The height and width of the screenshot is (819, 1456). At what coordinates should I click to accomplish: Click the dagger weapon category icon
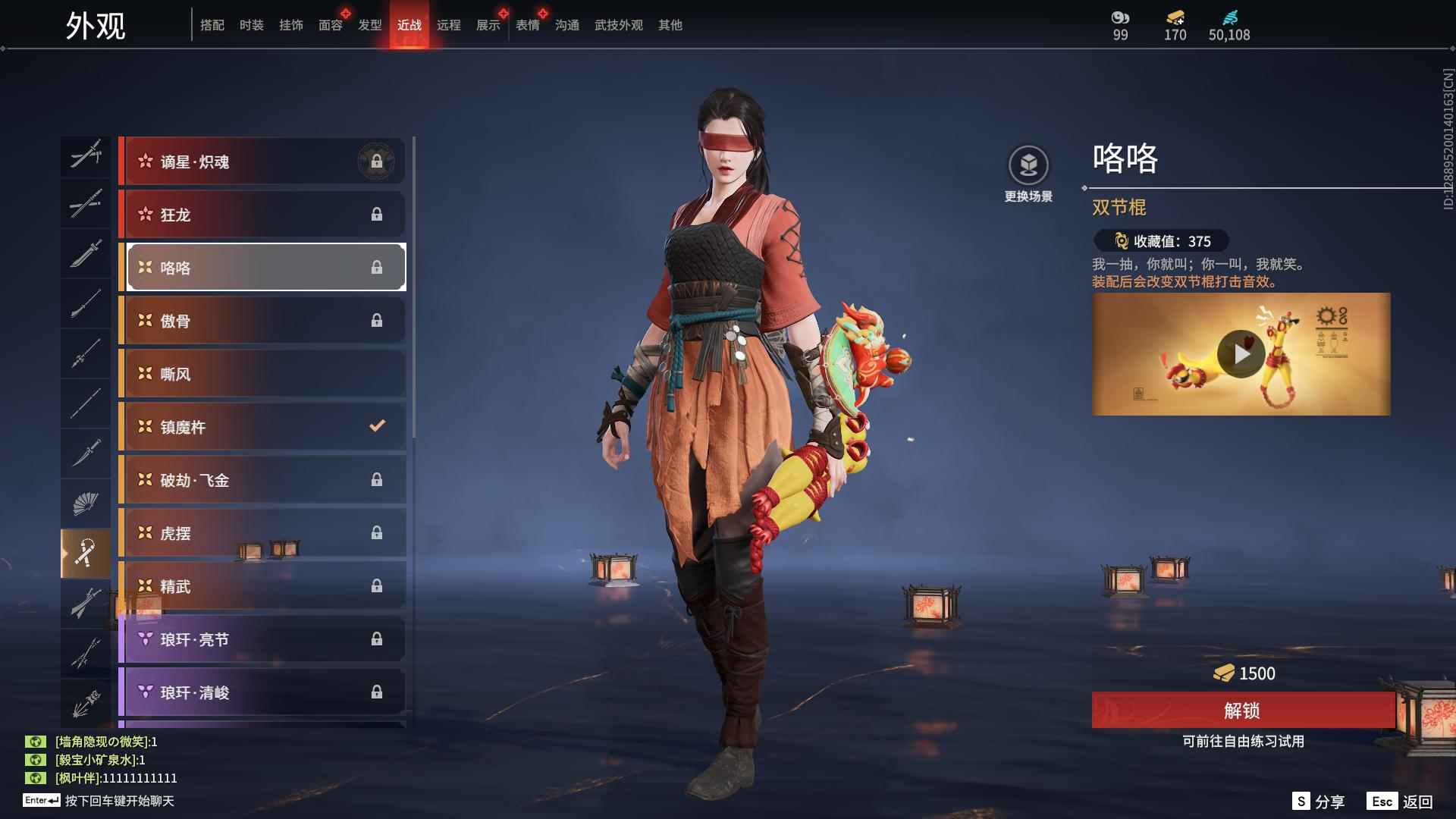coord(86,453)
